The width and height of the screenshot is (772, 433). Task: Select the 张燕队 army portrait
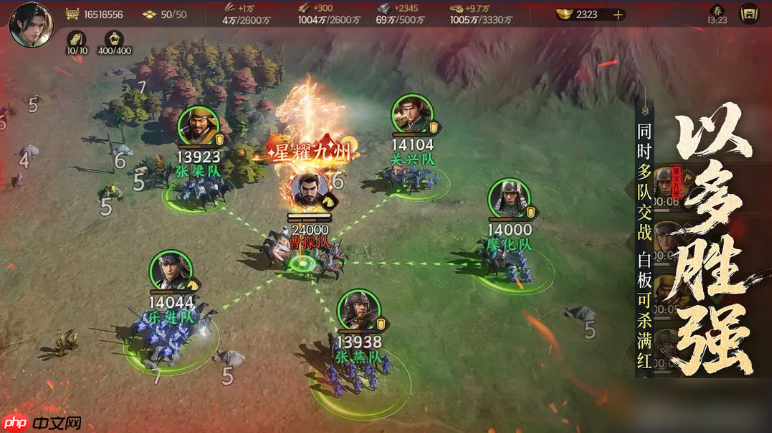[357, 311]
